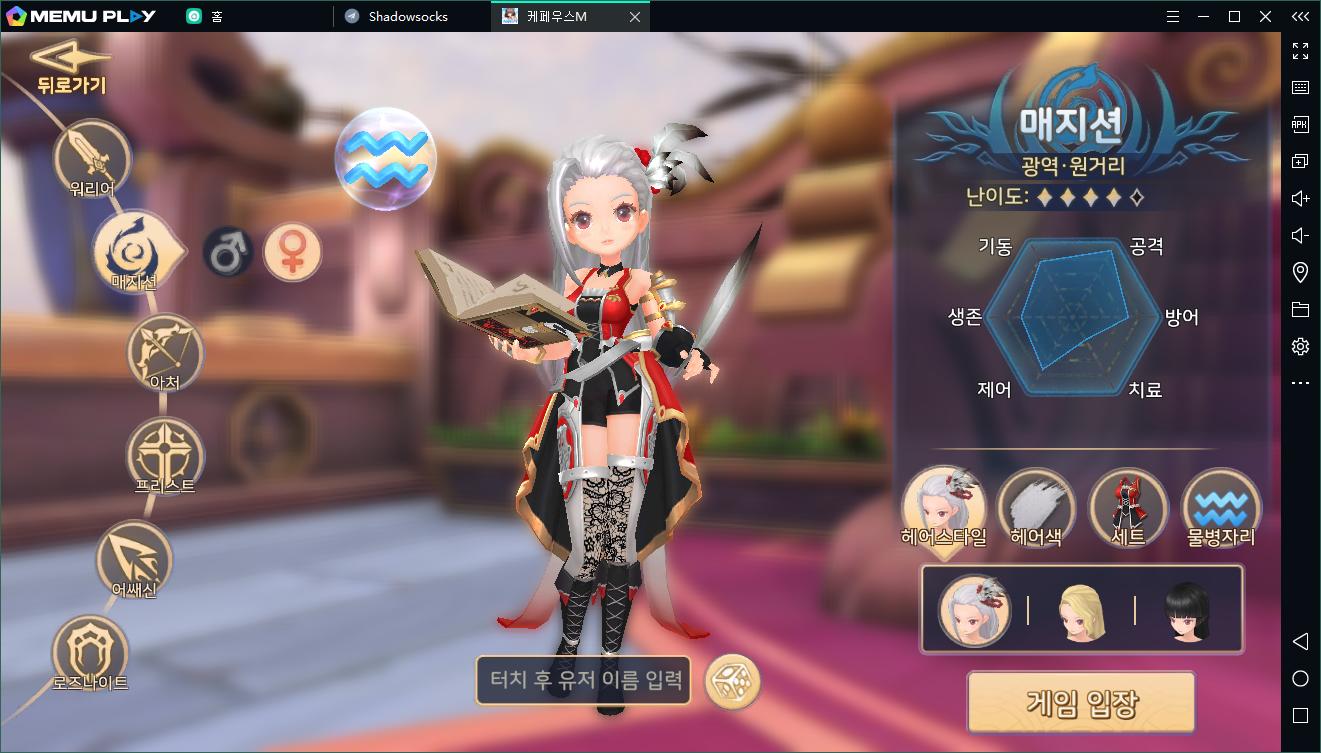1321x753 pixels.
Task: Choose the blonde hairstyle thumbnail
Action: (x=1081, y=609)
